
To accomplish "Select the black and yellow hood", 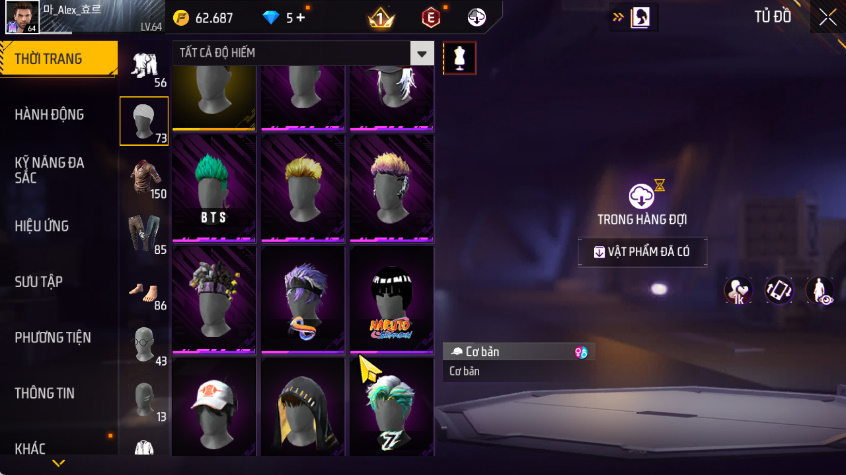I will click(302, 407).
